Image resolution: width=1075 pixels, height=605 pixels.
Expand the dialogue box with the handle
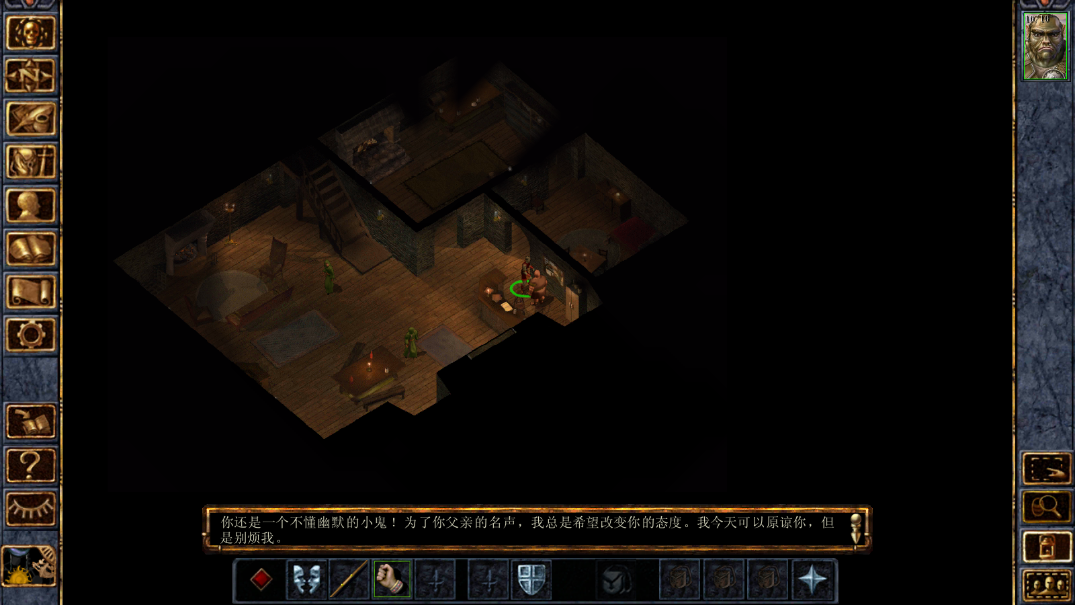coord(856,528)
